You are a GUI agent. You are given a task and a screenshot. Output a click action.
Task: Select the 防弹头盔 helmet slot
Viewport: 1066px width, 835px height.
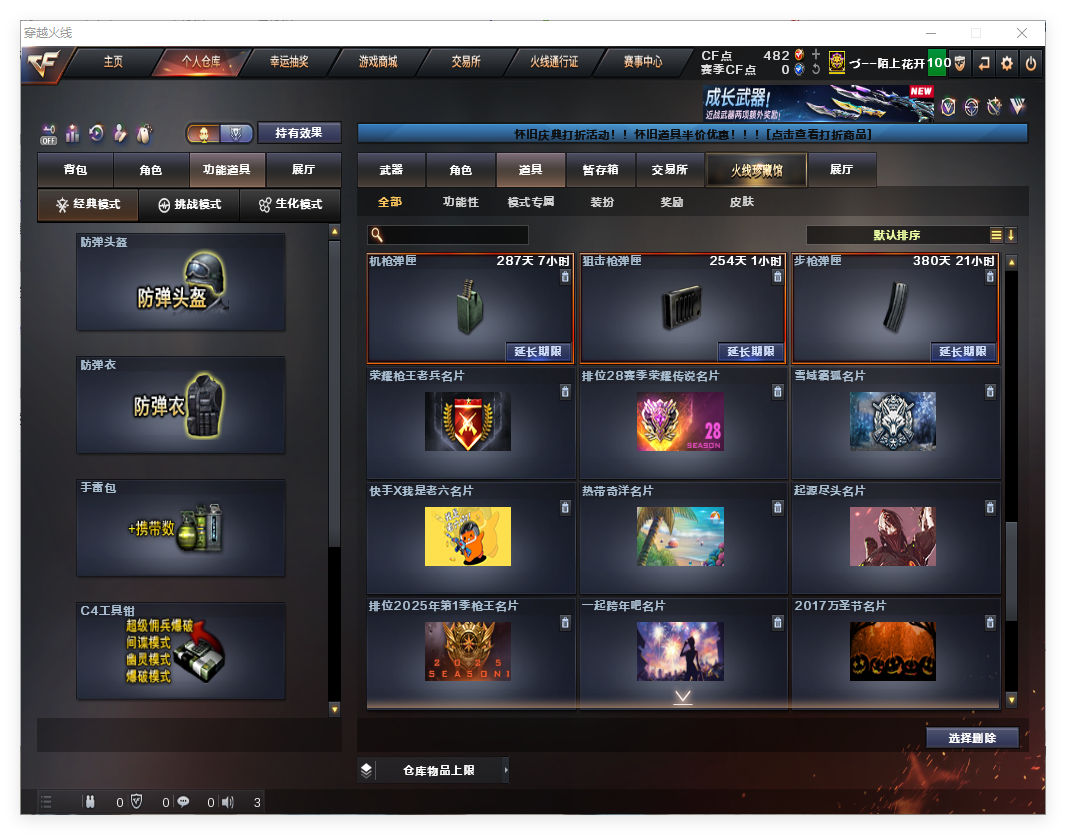181,282
